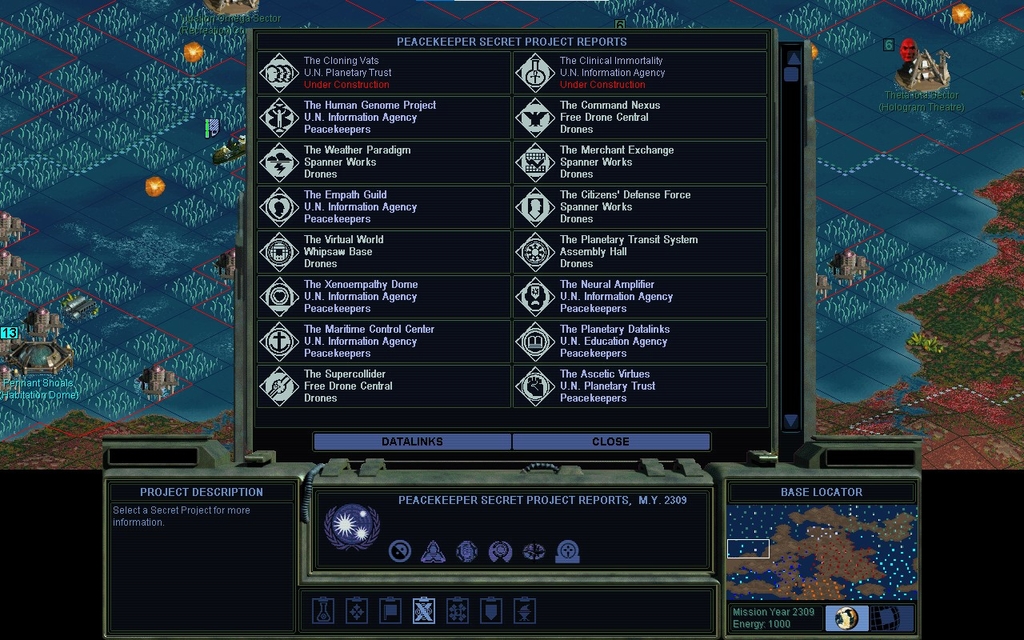Select The Planetary Transit System project
The width and height of the screenshot is (1024, 640).
coord(640,252)
